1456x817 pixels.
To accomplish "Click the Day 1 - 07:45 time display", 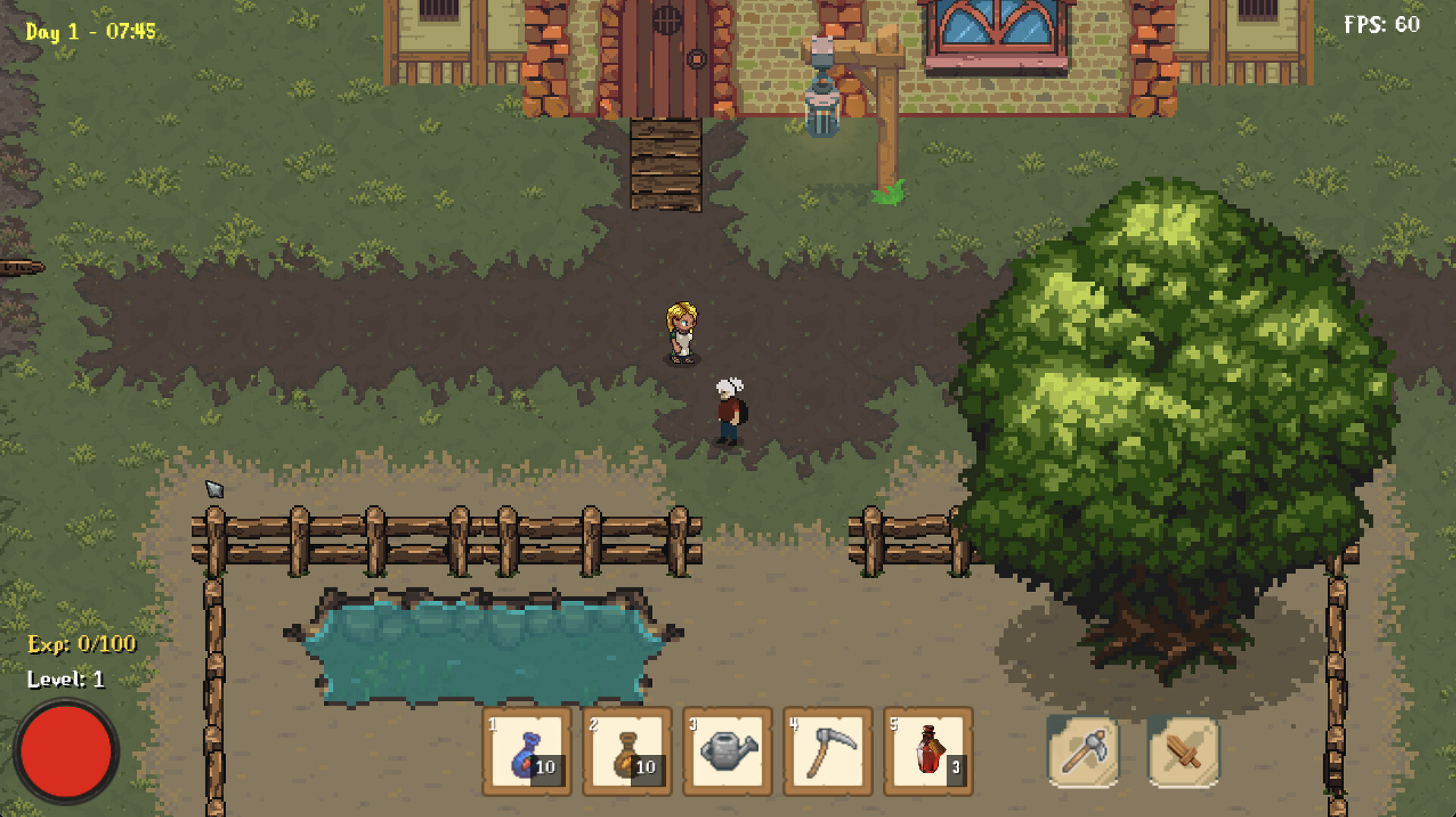I will pyautogui.click(x=89, y=32).
